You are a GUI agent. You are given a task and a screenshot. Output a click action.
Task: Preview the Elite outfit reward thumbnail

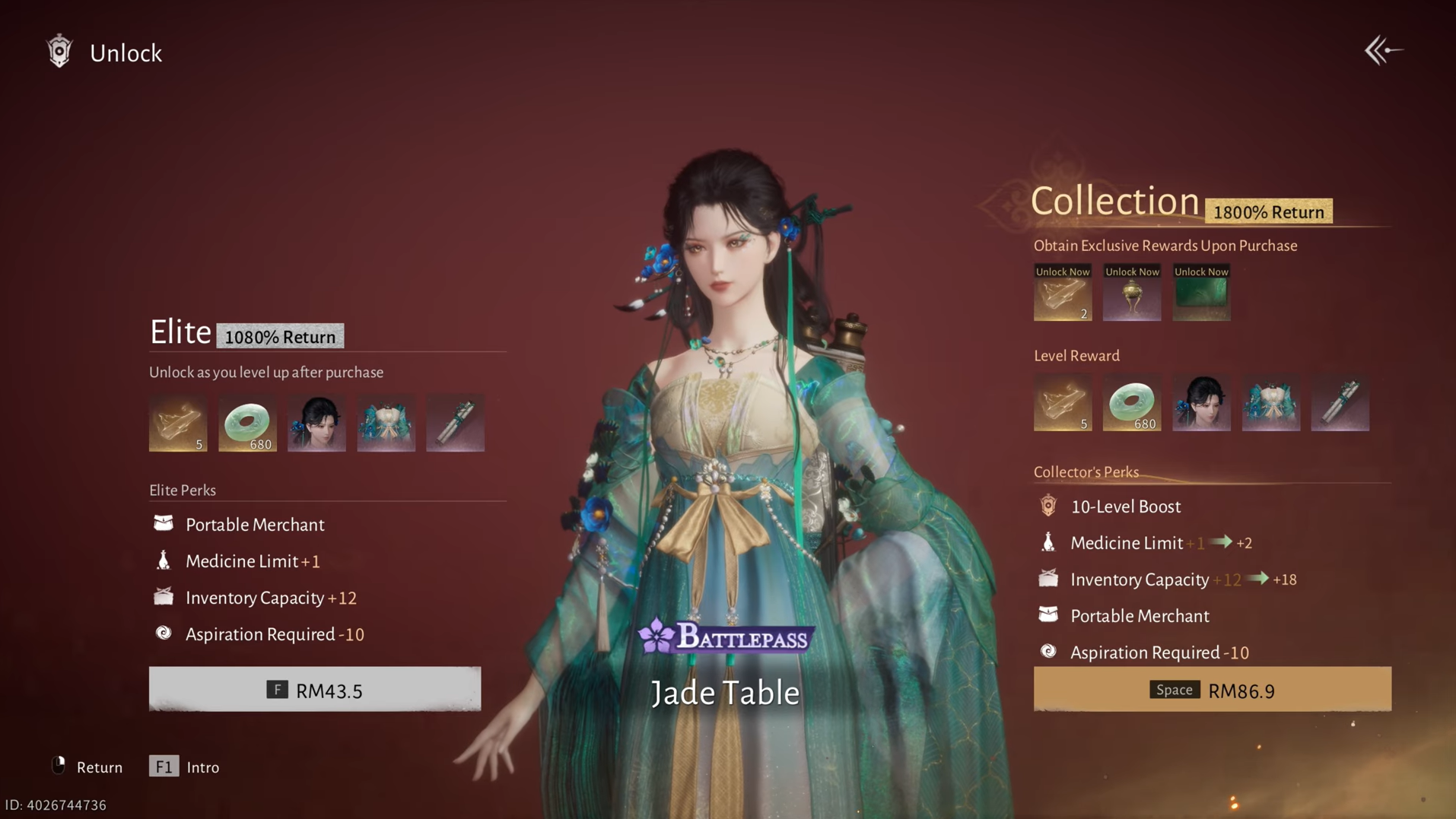[386, 423]
